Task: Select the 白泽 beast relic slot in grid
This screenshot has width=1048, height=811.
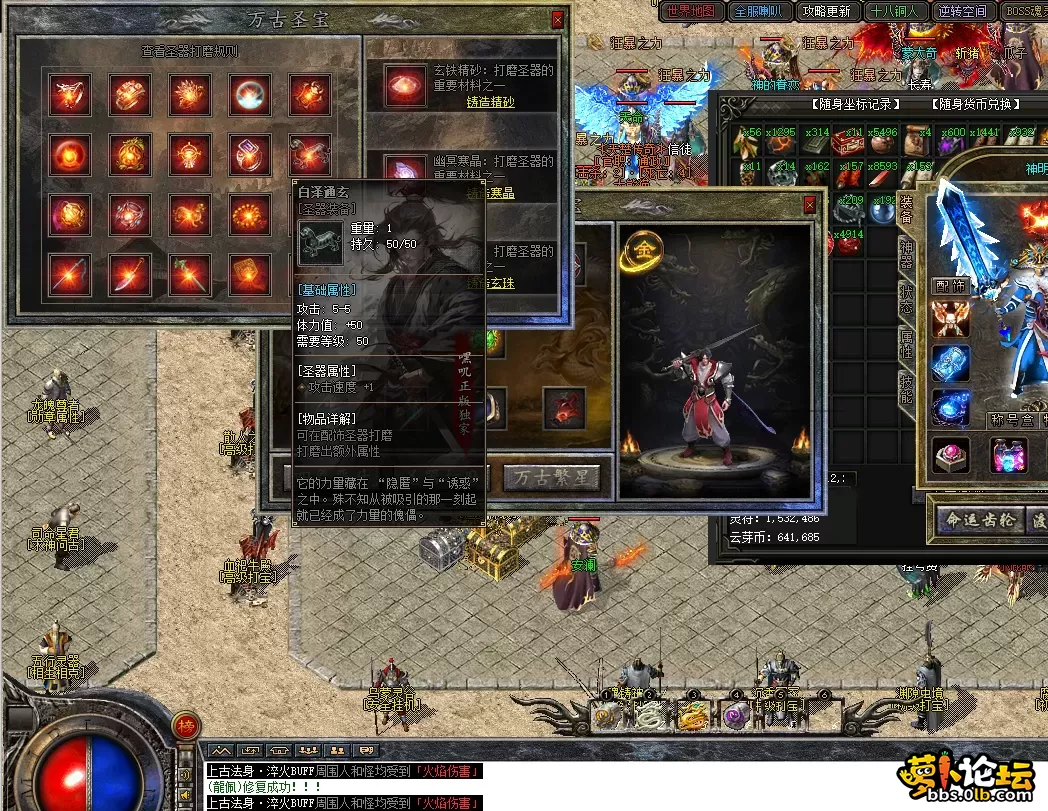Action: click(x=309, y=154)
